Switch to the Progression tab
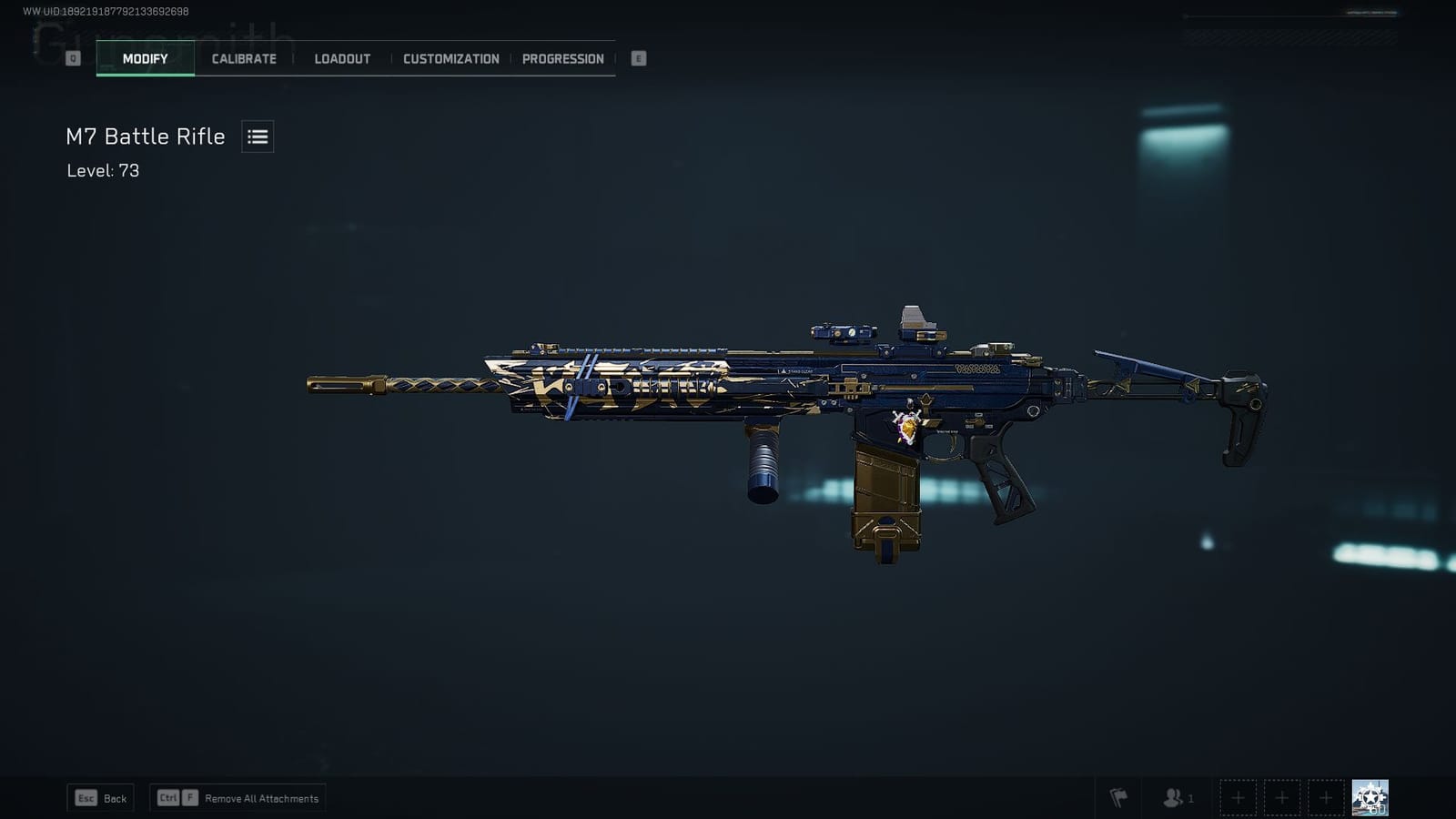 (x=562, y=58)
